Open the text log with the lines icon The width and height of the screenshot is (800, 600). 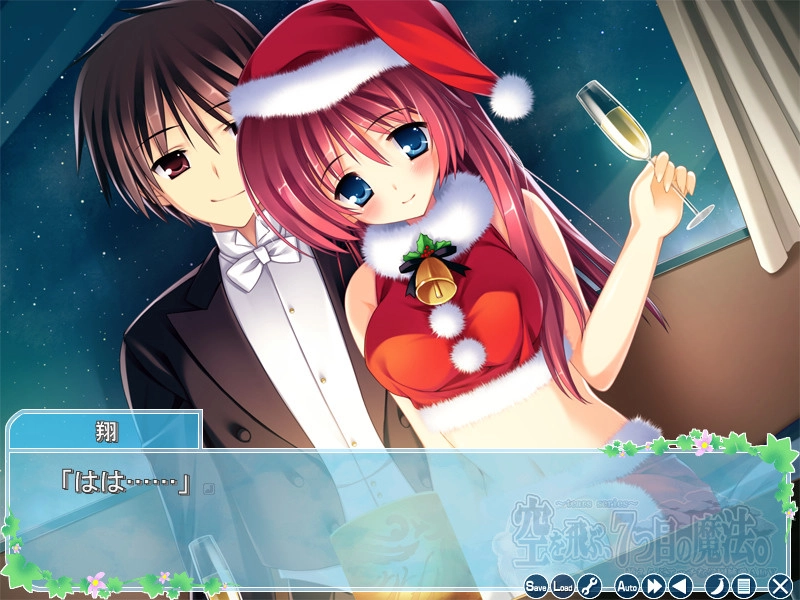coord(743,586)
